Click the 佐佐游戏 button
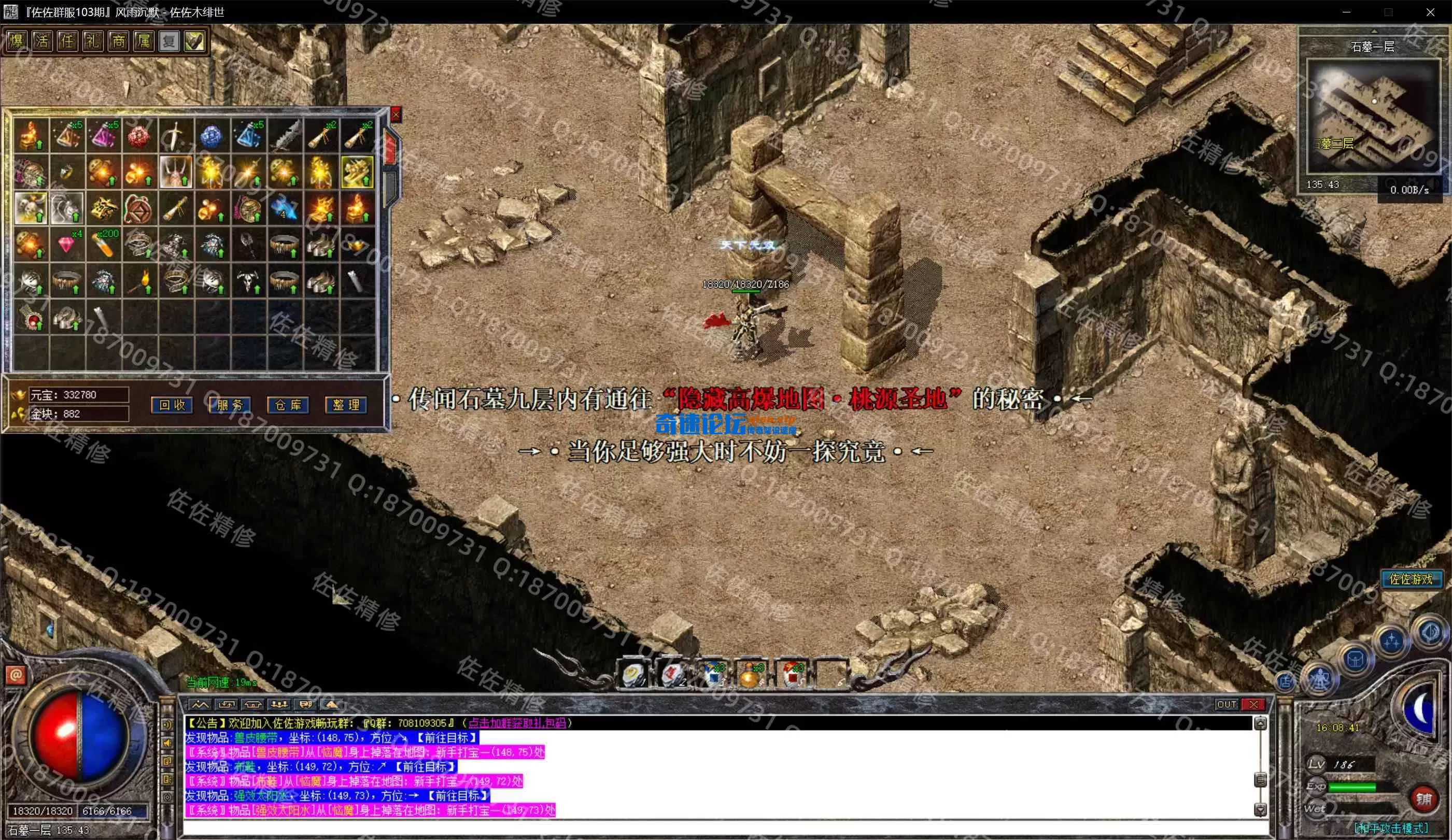Screen dimensions: 1452x840 [1410, 579]
